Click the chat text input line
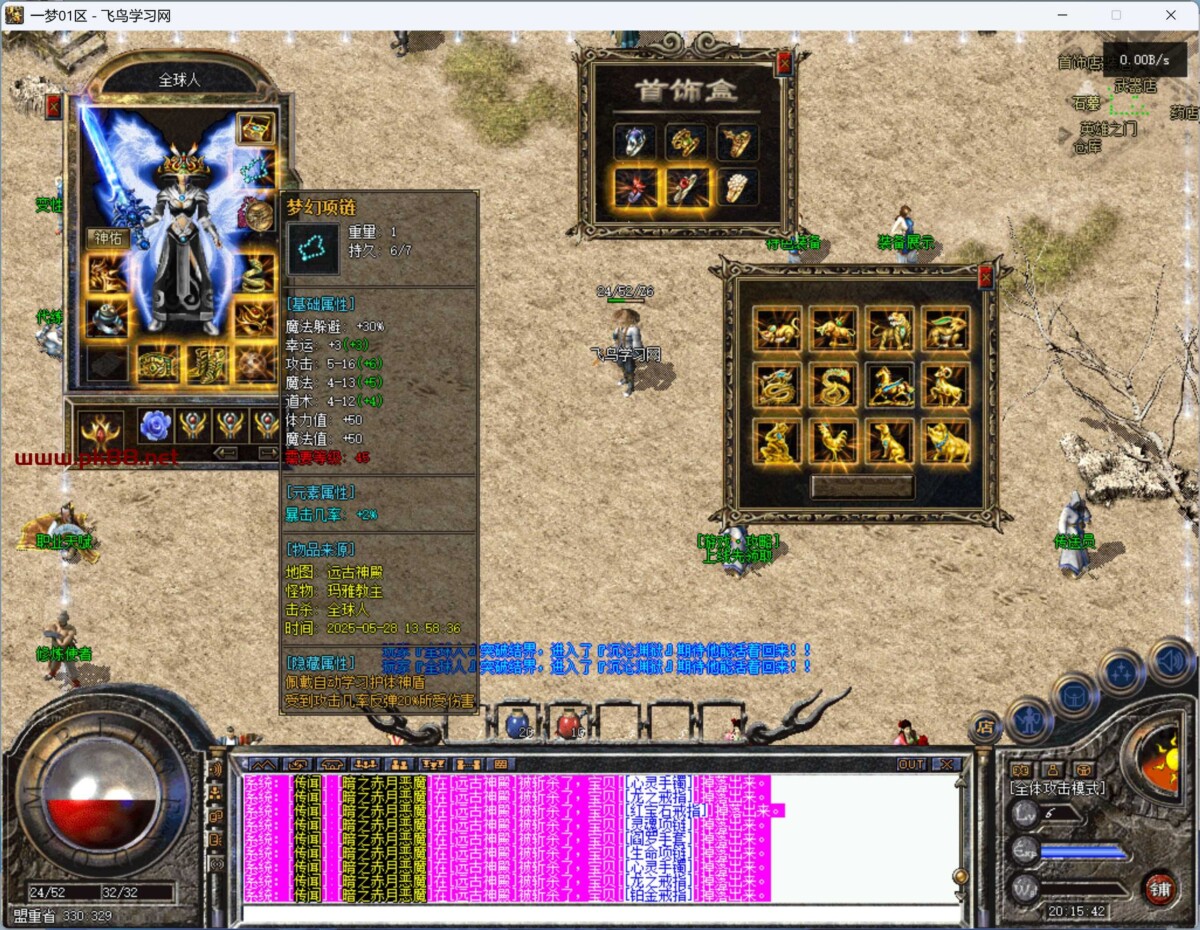Screen dimensions: 1200x930 (600, 912)
